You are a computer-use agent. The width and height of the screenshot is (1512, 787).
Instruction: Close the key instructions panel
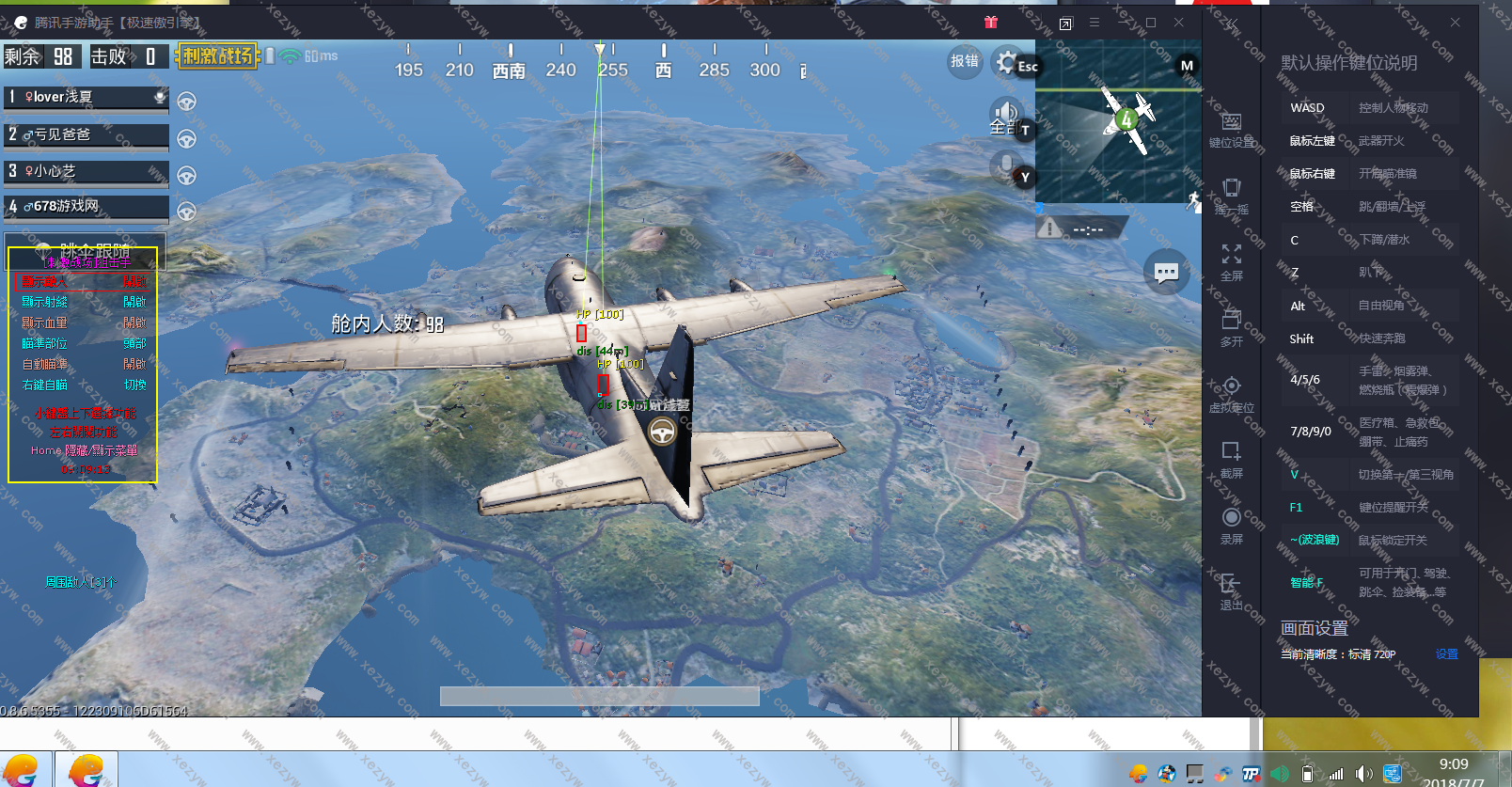point(1455,23)
